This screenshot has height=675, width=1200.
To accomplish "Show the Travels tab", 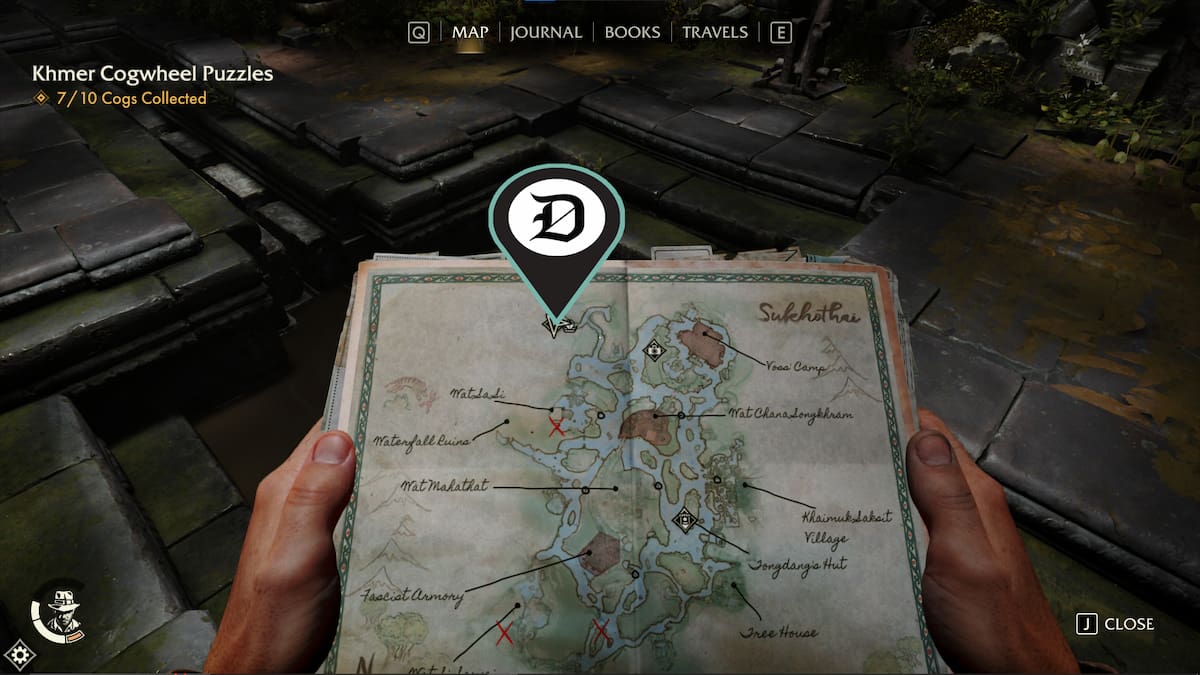I will click(714, 32).
